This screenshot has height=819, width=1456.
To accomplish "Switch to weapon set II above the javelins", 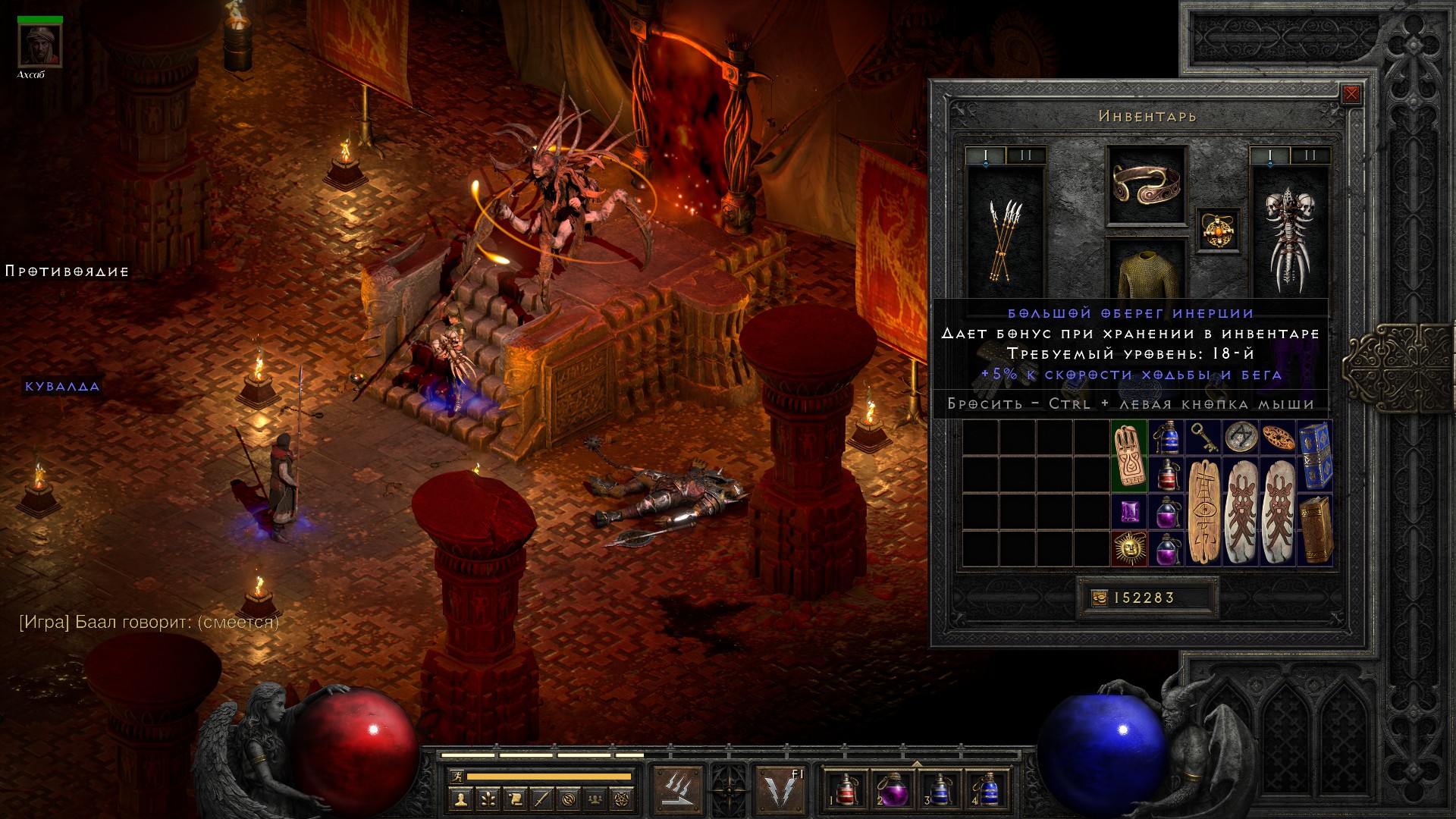I will [1026, 155].
